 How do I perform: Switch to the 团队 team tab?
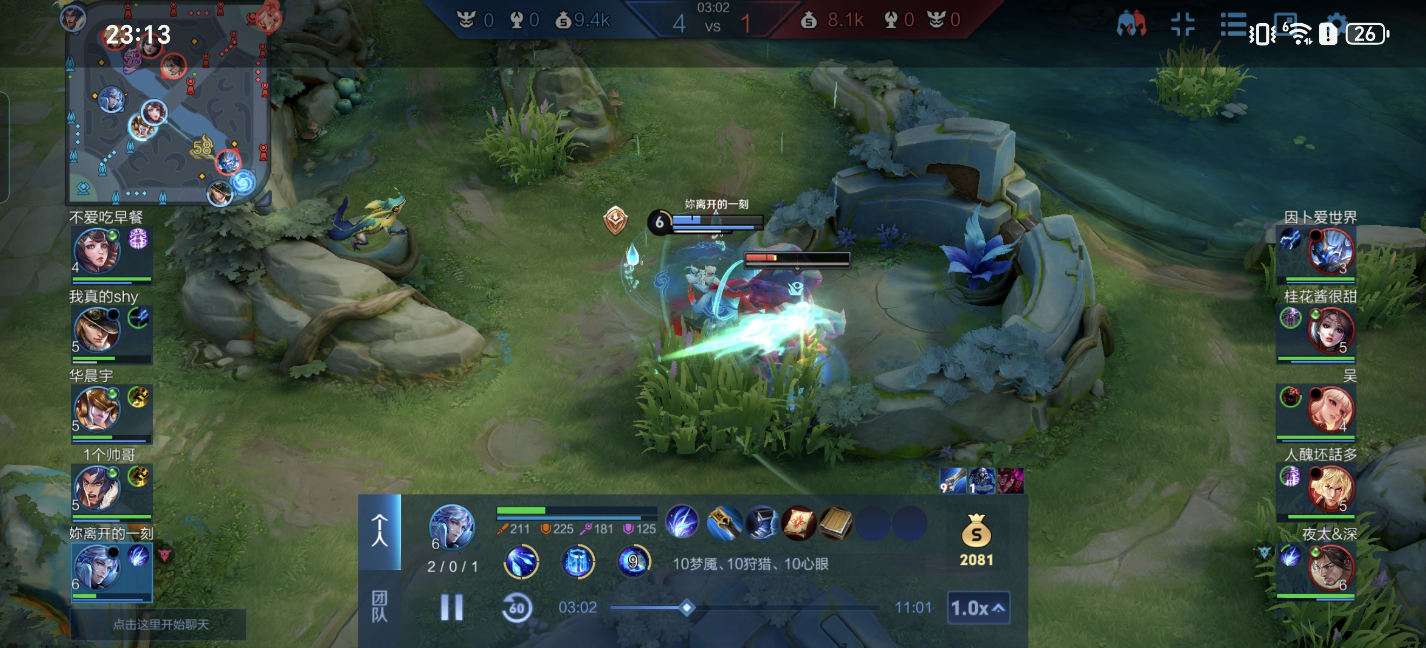[x=380, y=606]
